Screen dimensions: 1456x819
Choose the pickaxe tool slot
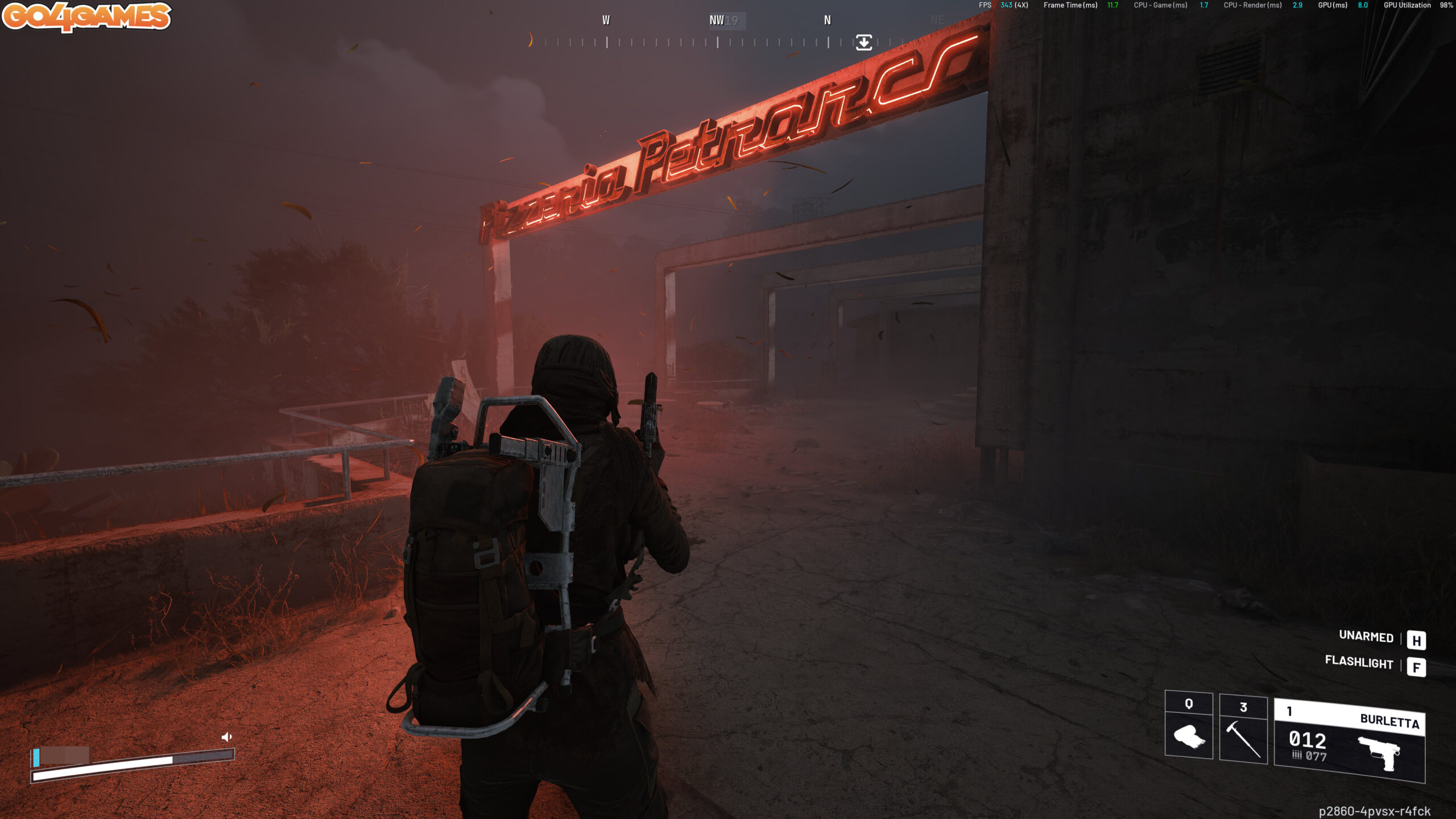click(1243, 729)
